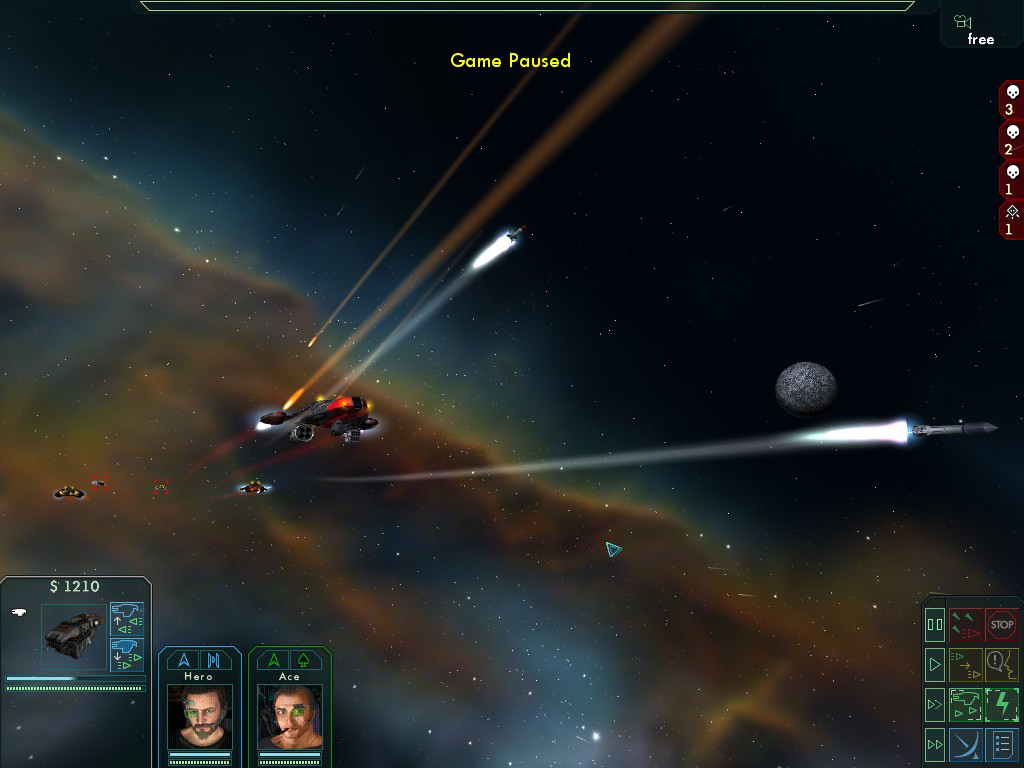The width and height of the screenshot is (1024, 768).
Task: Select the yellow move order icon
Action: point(966,663)
